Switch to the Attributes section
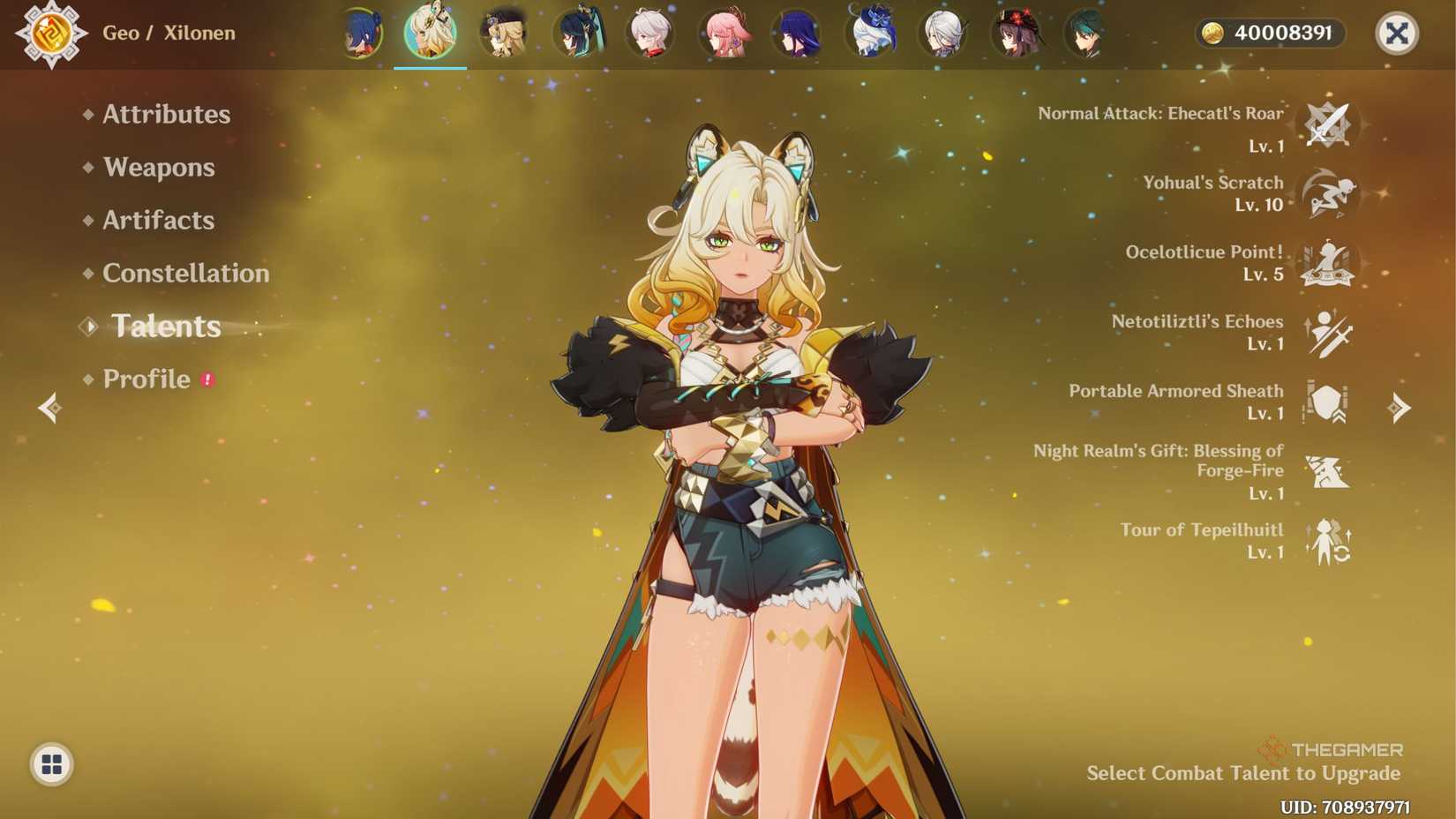Image resolution: width=1456 pixels, height=819 pixels. click(165, 115)
